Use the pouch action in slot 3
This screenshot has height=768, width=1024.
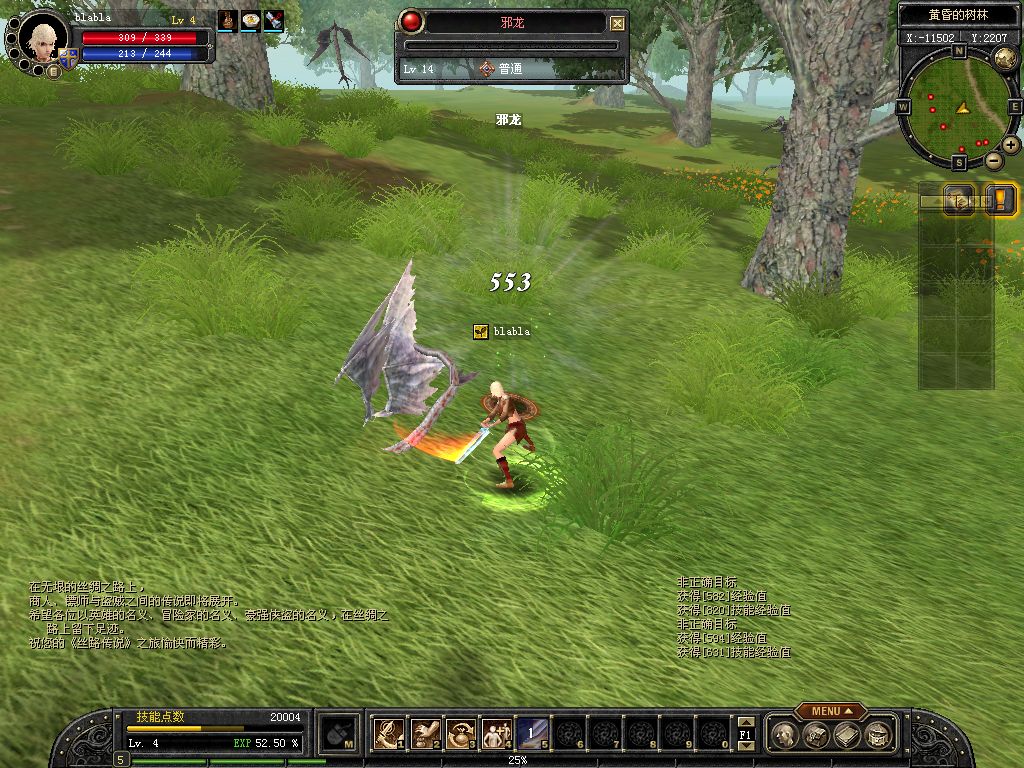coord(460,734)
